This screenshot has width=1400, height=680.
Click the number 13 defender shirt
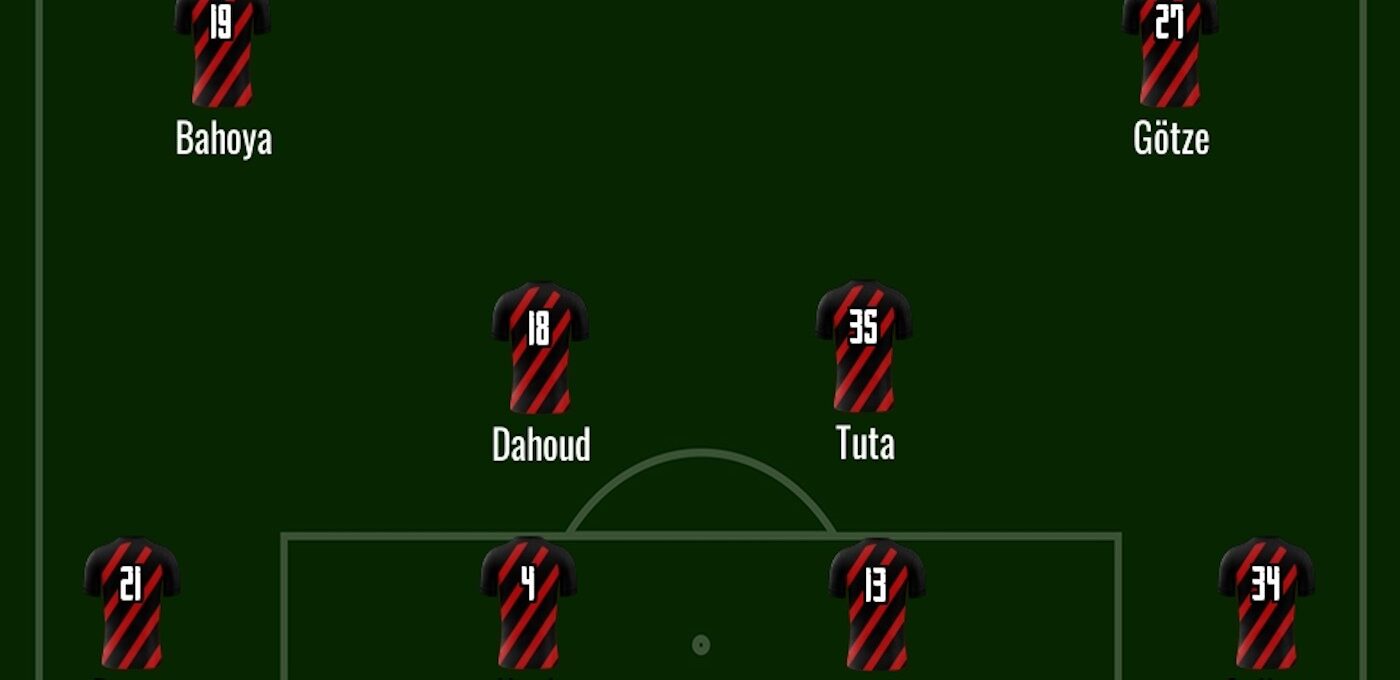pos(876,603)
